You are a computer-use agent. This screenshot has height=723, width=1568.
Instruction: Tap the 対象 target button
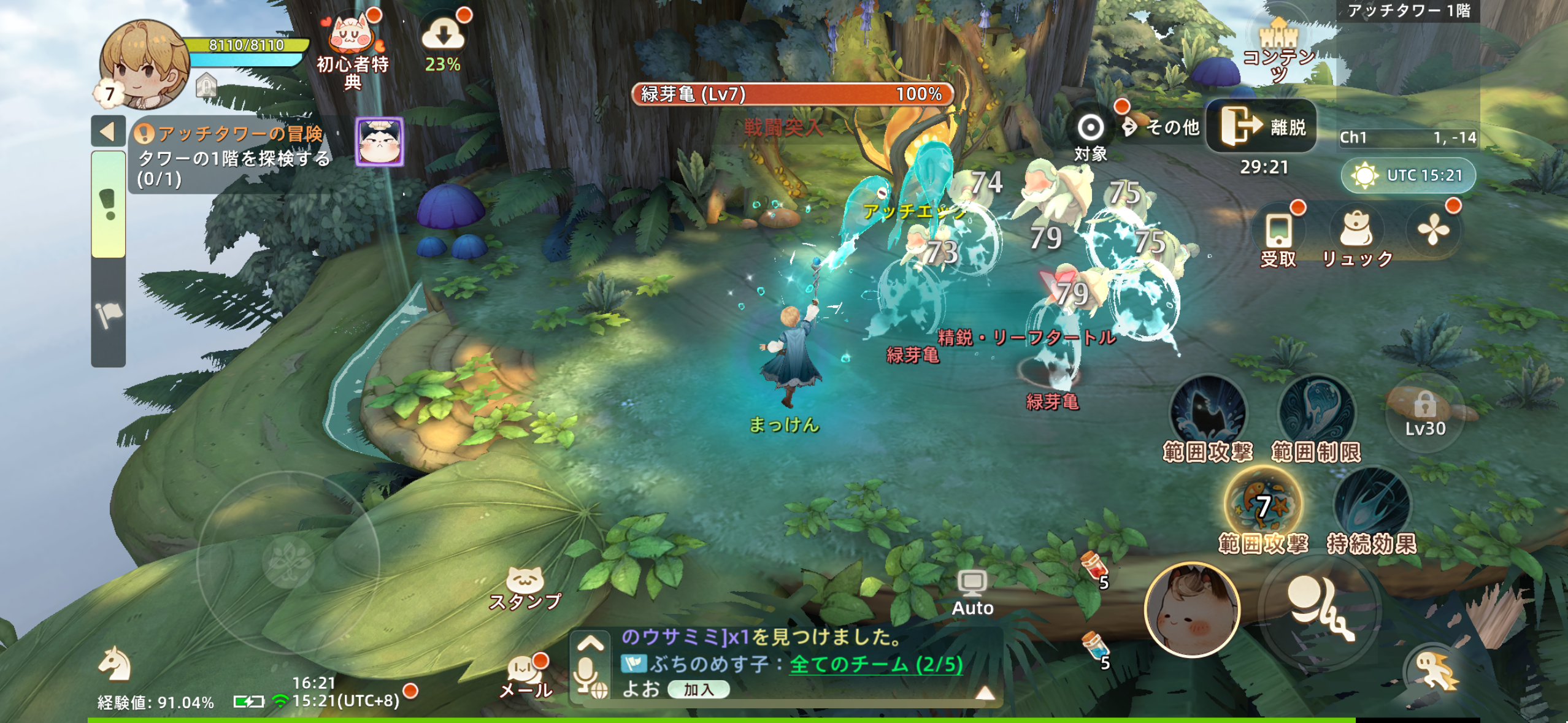[x=1090, y=136]
